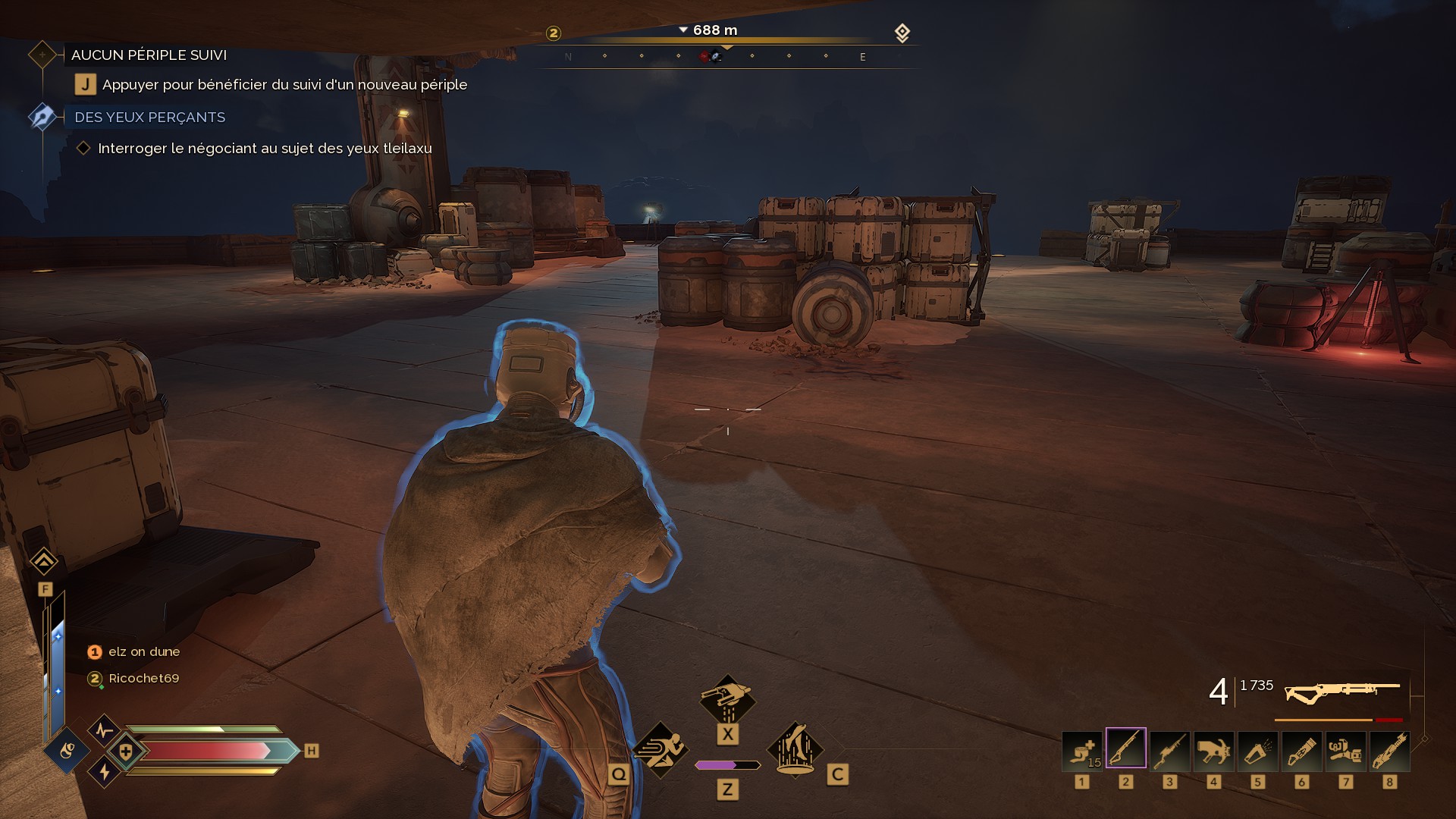Viewport: 1456px width, 819px height.
Task: Select the bandage slot with 15 charges
Action: pyautogui.click(x=1081, y=750)
